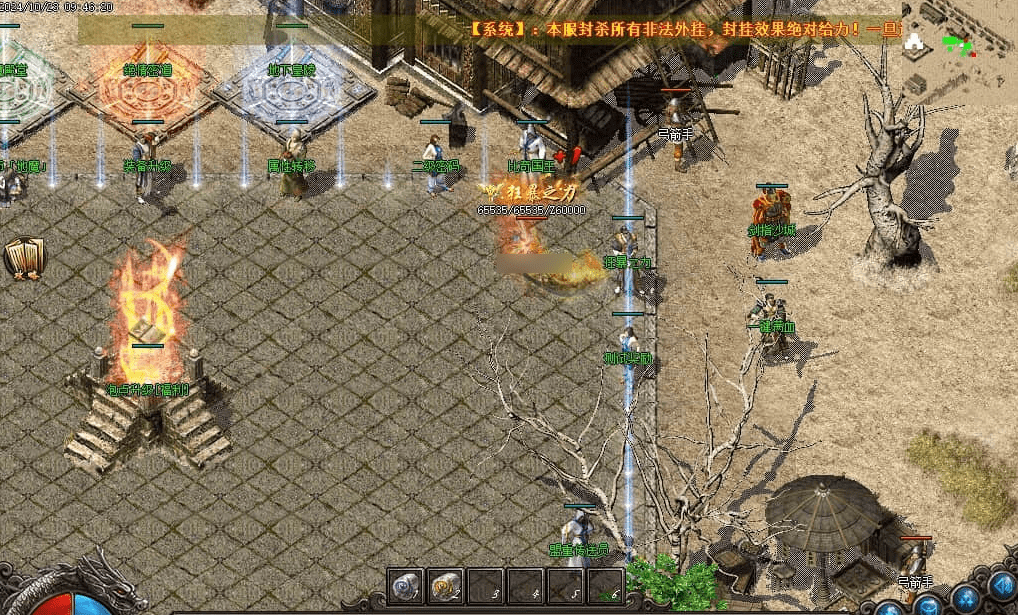Use the golden scroll in hotbar slot 2

click(x=446, y=586)
